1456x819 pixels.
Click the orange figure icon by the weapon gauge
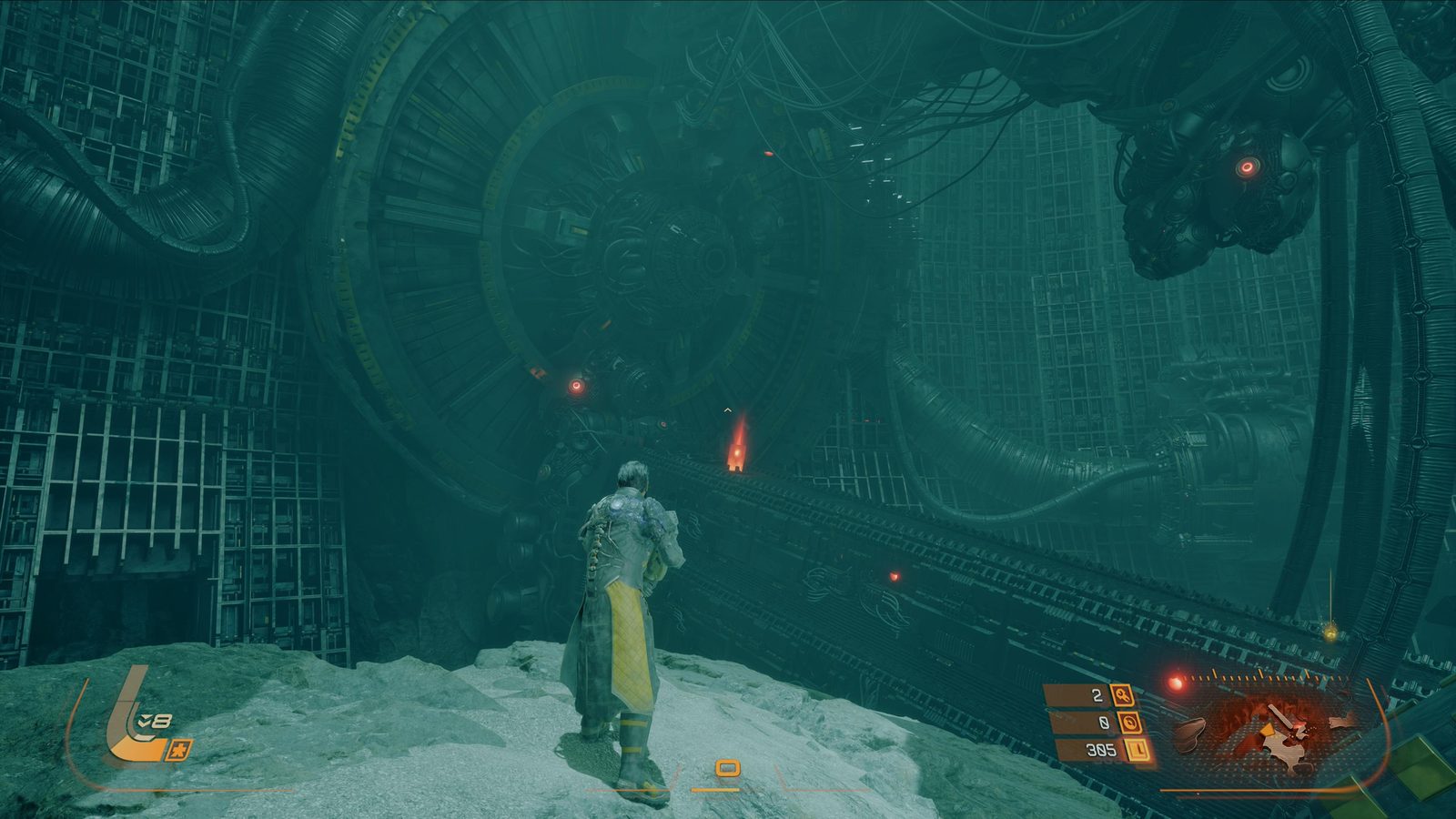point(179,750)
